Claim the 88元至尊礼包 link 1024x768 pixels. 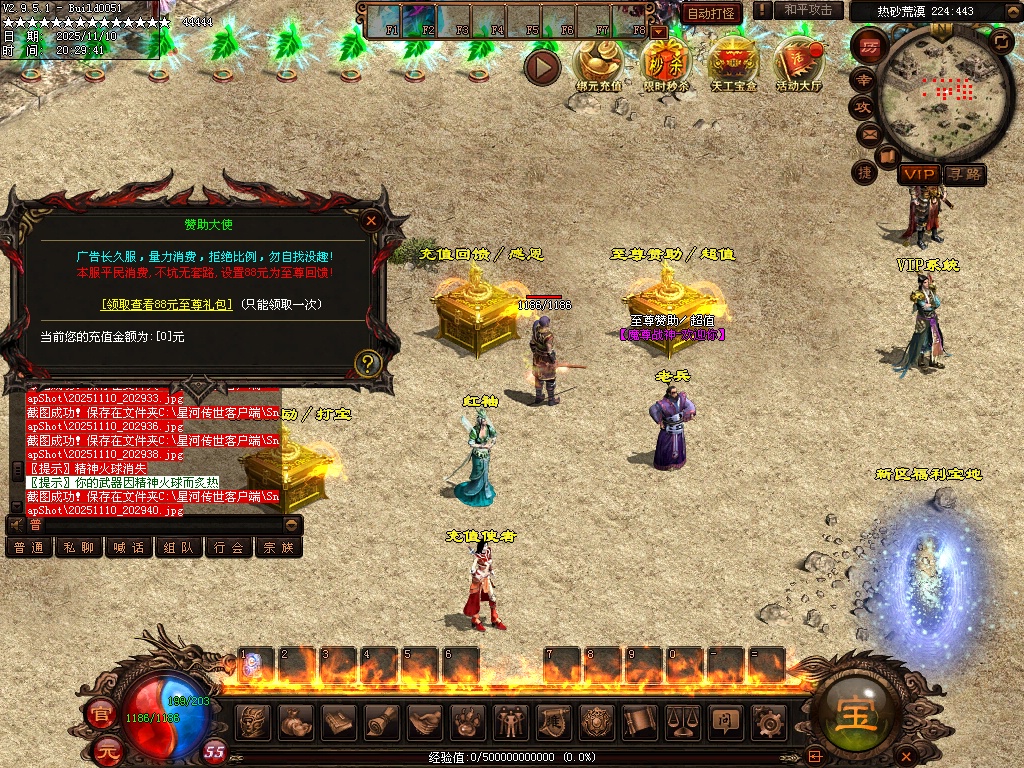click(x=166, y=304)
